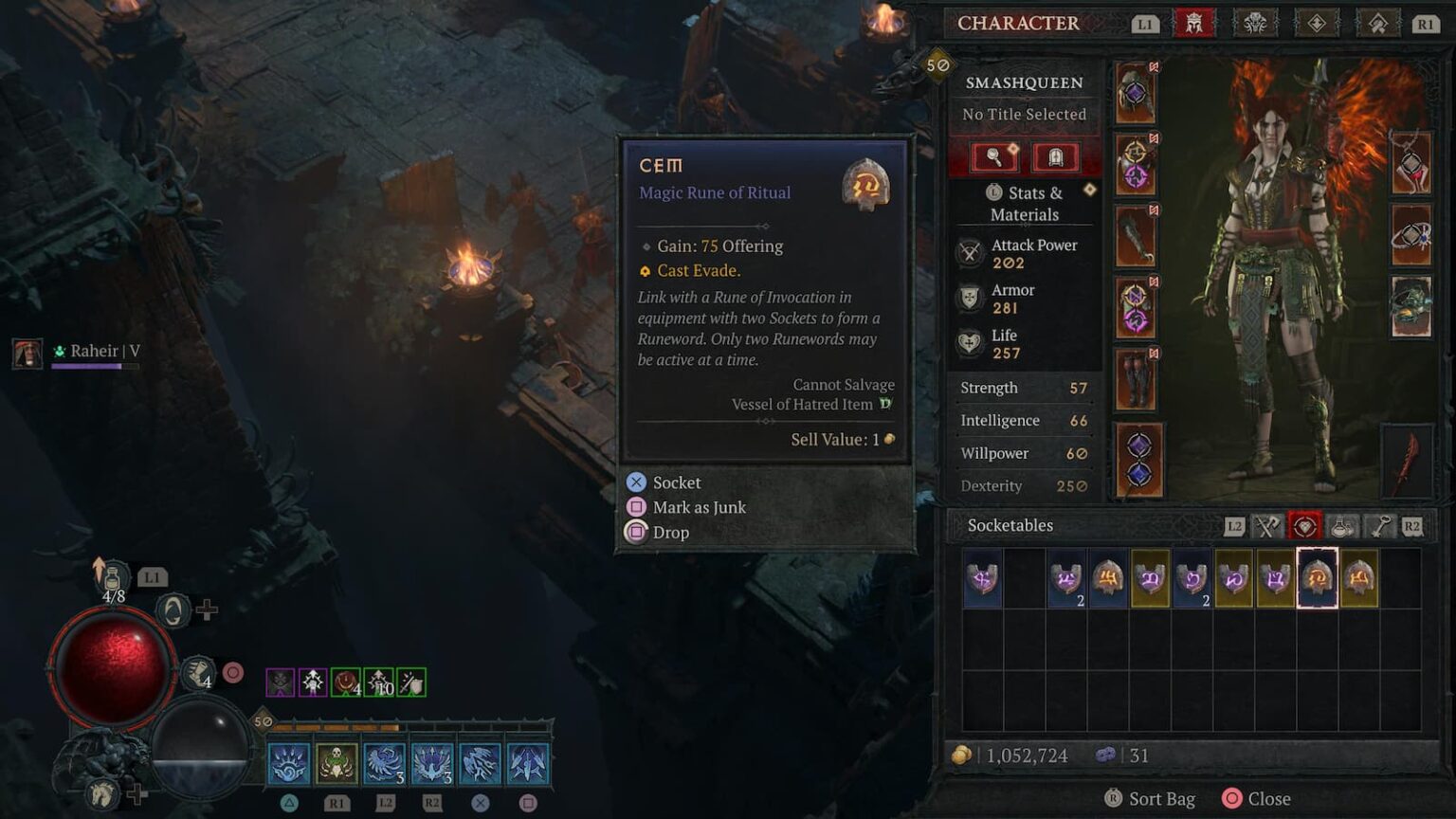Open the No Title Selected picker
Screen dimensions: 1456x819
click(x=1024, y=114)
